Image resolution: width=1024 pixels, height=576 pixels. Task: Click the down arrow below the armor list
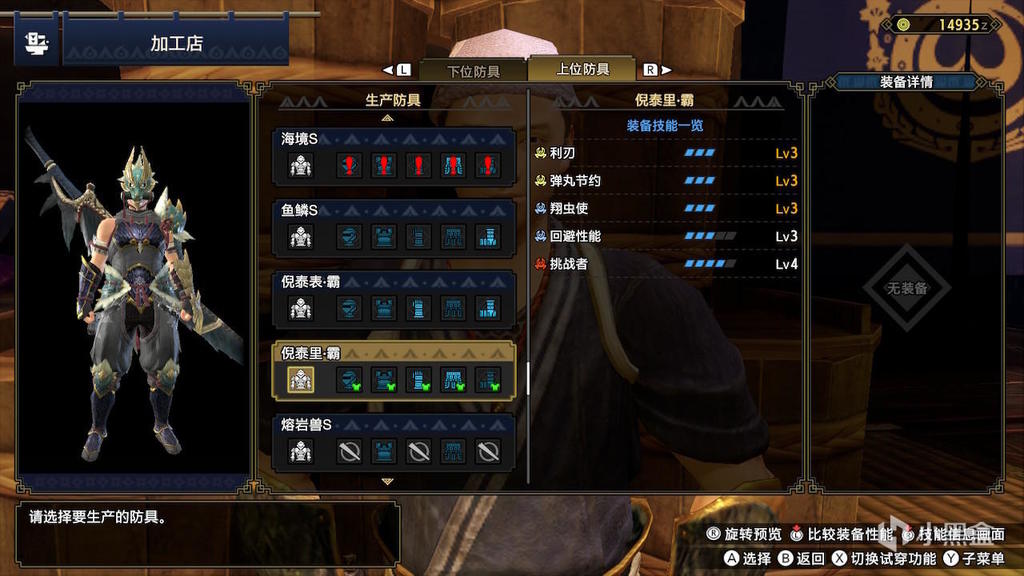click(x=388, y=481)
